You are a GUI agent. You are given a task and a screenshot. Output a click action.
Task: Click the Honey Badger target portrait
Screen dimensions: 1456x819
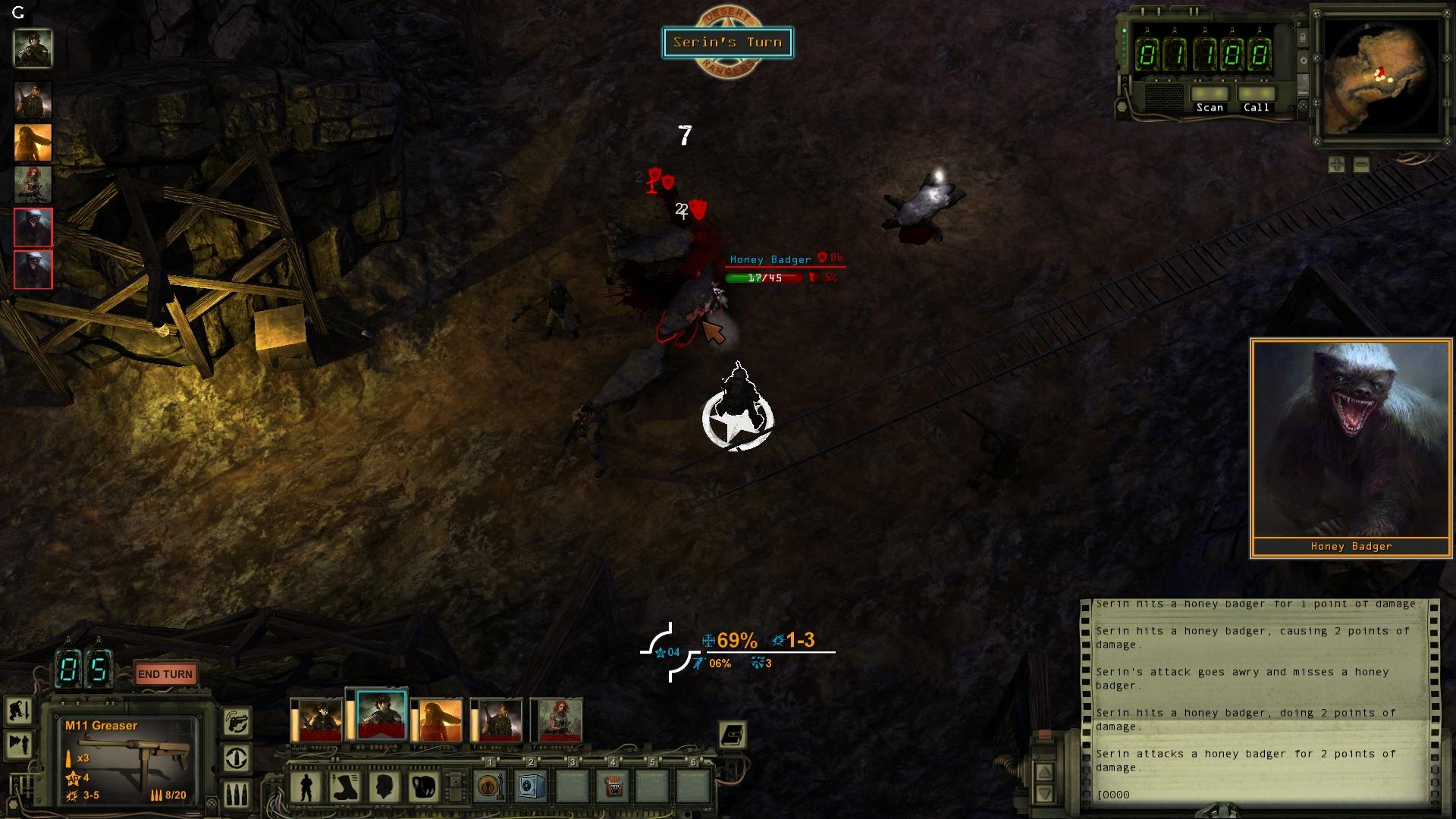tap(1351, 440)
